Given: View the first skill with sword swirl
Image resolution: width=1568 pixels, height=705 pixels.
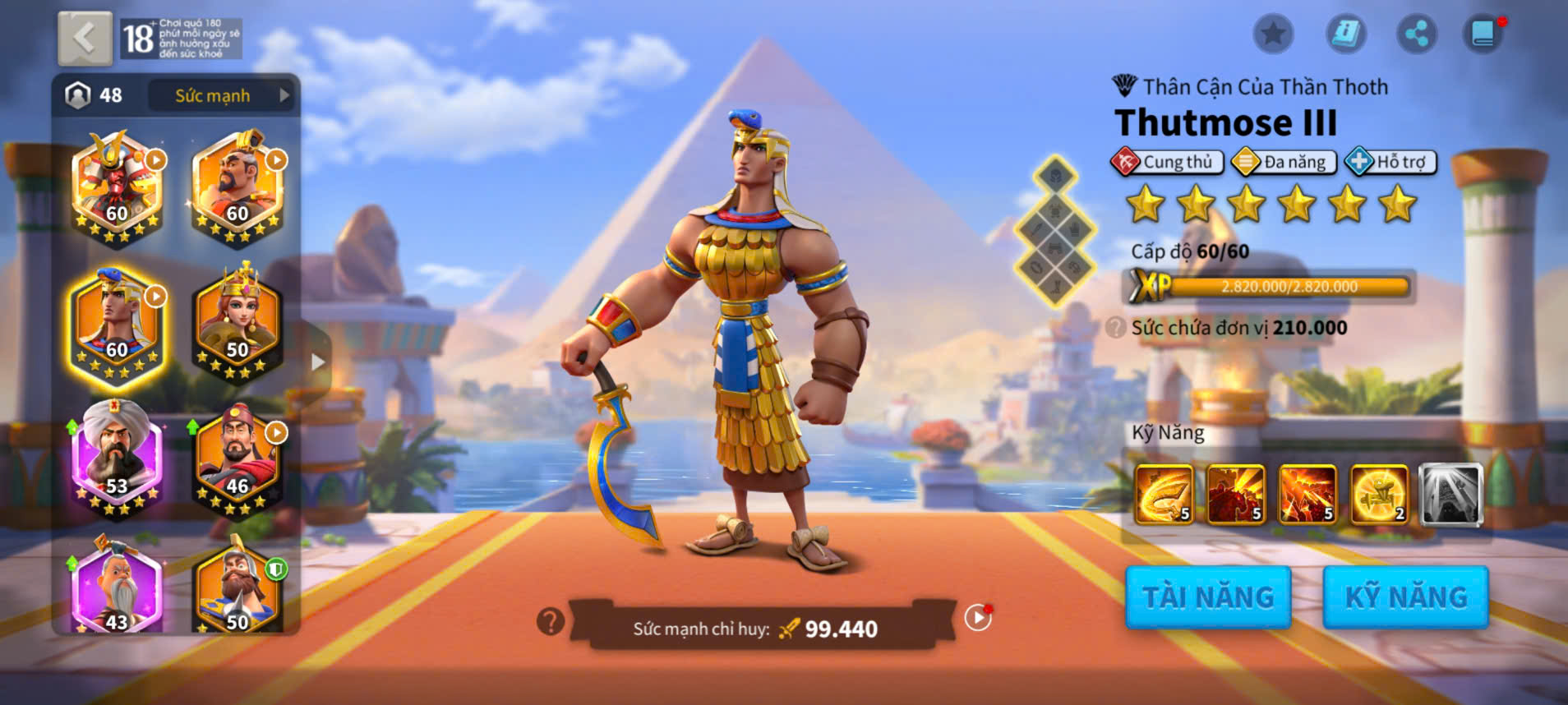Looking at the screenshot, I should (x=1164, y=494).
